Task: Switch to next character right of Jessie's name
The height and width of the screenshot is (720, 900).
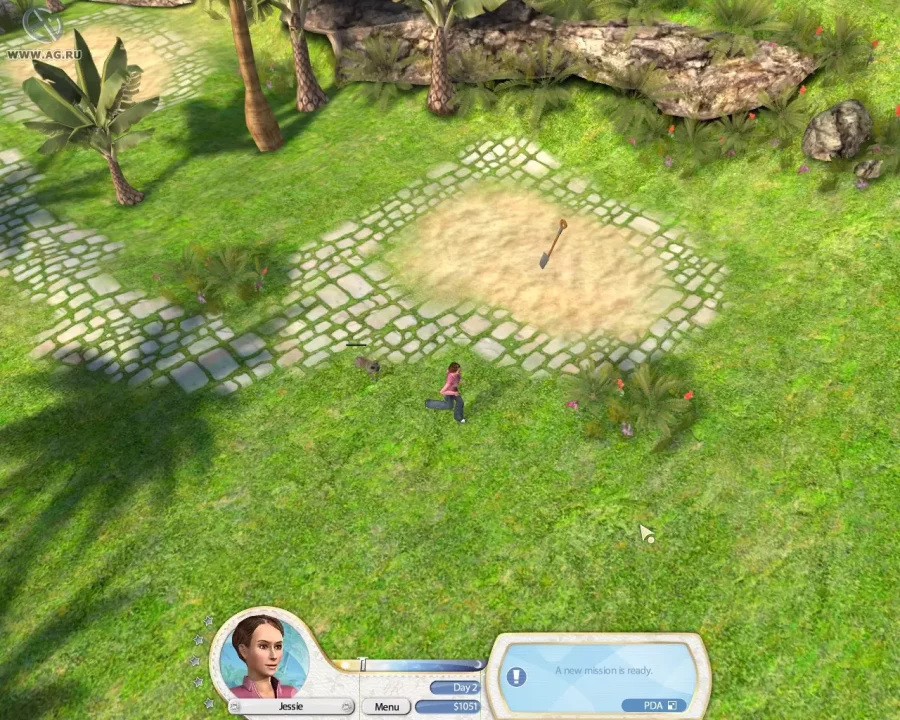Action: 348,707
